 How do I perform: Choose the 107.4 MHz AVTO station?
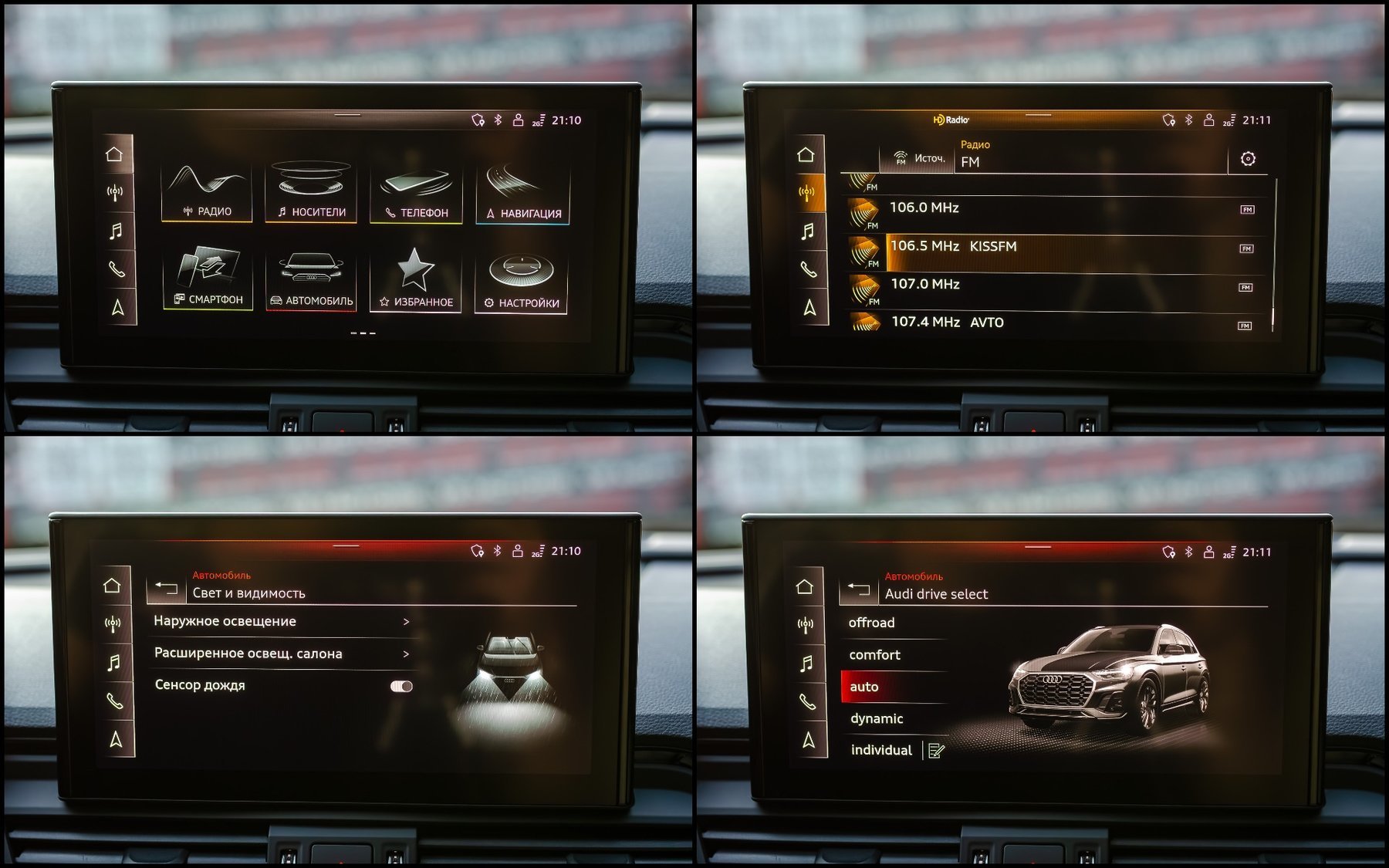tap(1057, 323)
